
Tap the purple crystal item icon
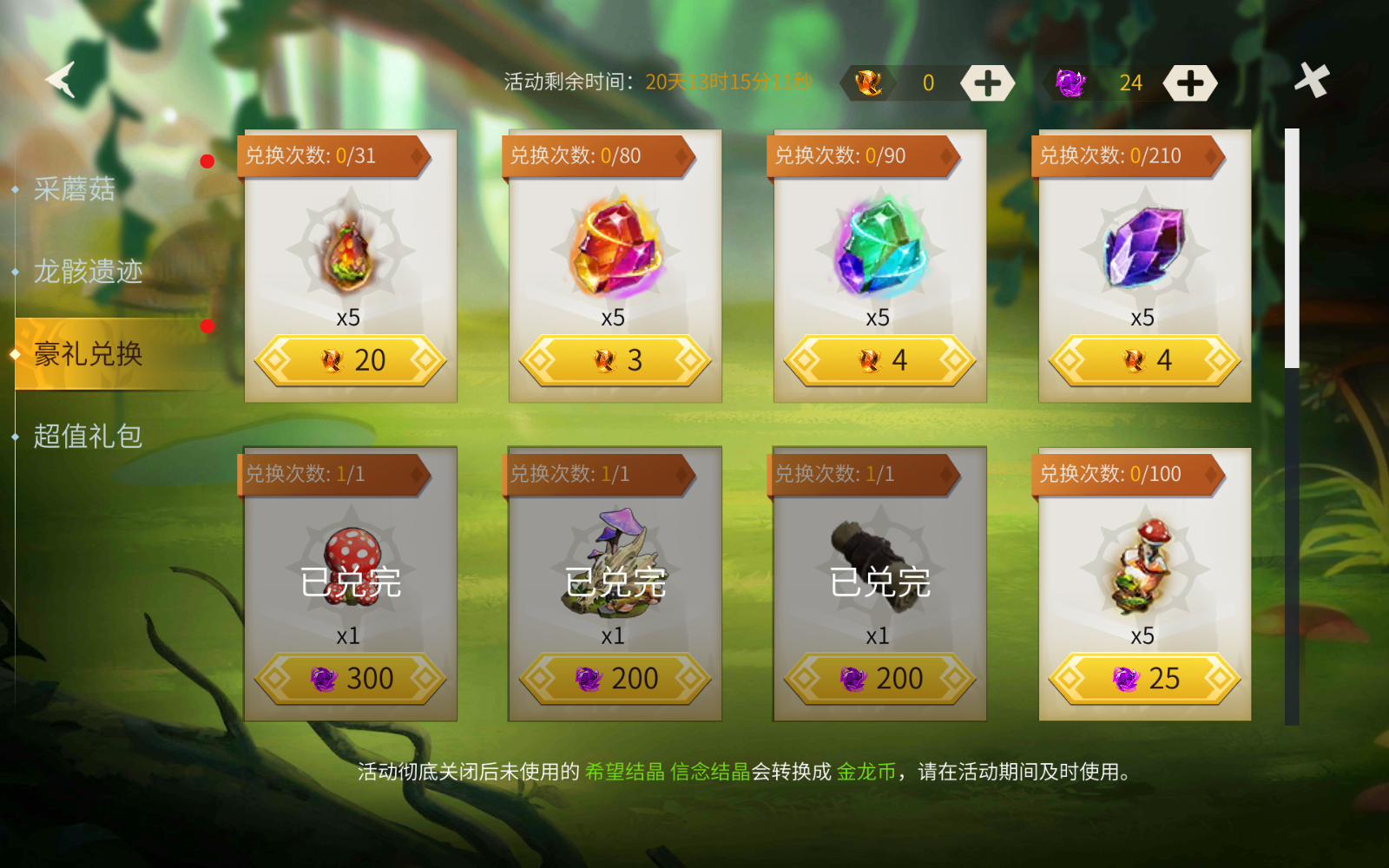1145,249
